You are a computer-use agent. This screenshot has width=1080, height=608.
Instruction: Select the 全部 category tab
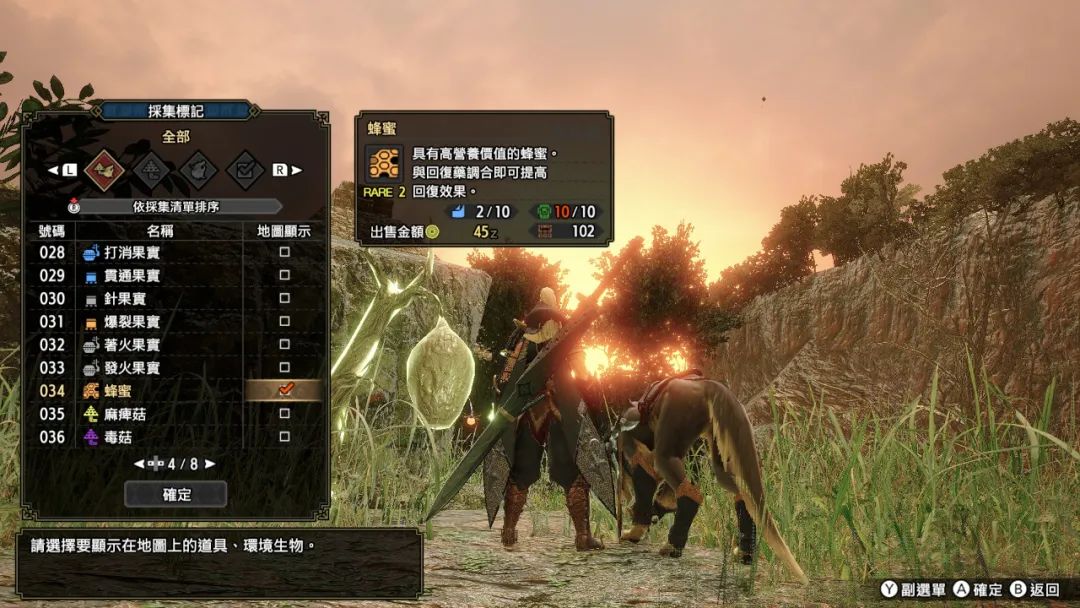point(105,170)
